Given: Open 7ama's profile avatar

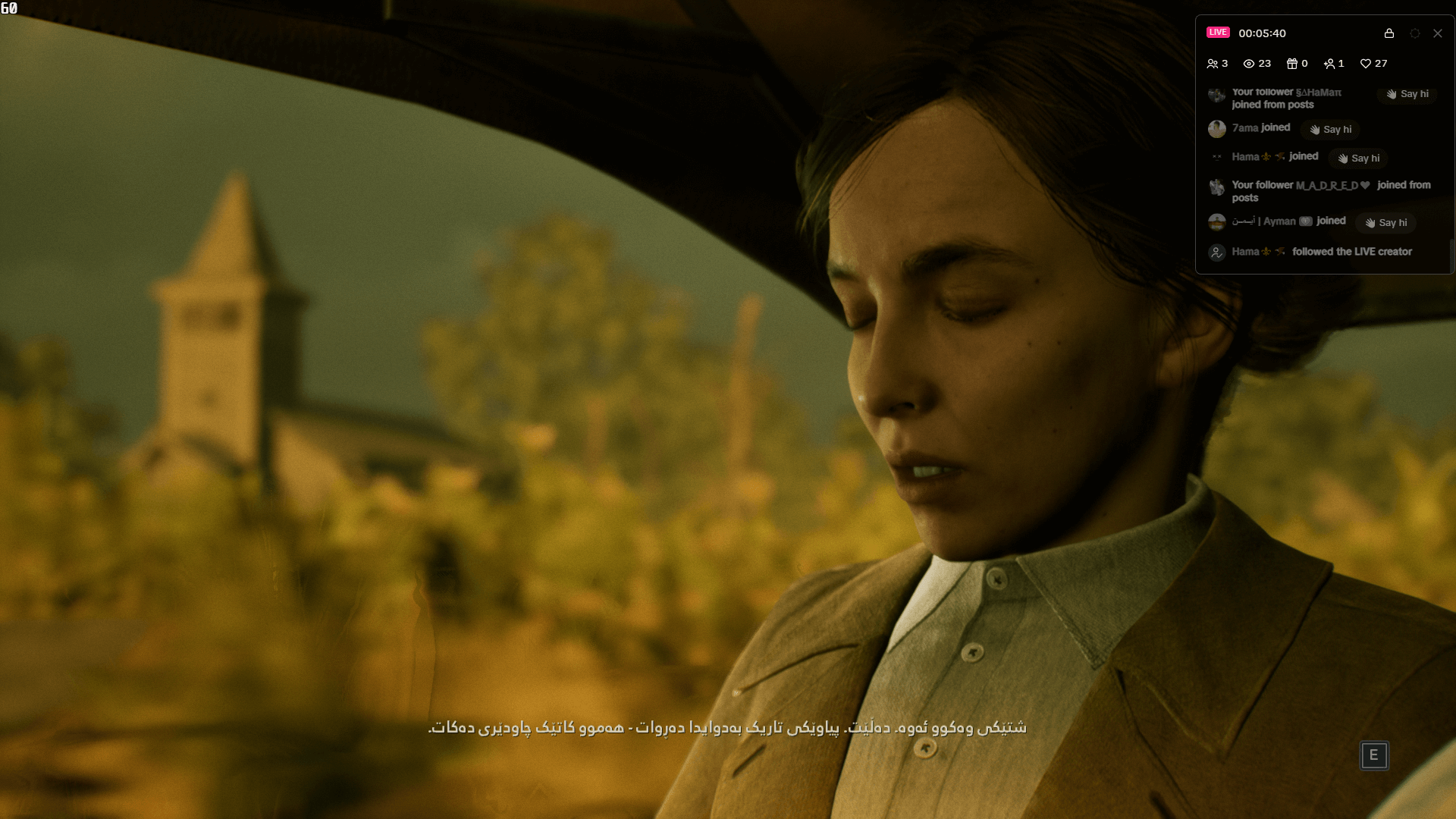Looking at the screenshot, I should click(x=1217, y=129).
